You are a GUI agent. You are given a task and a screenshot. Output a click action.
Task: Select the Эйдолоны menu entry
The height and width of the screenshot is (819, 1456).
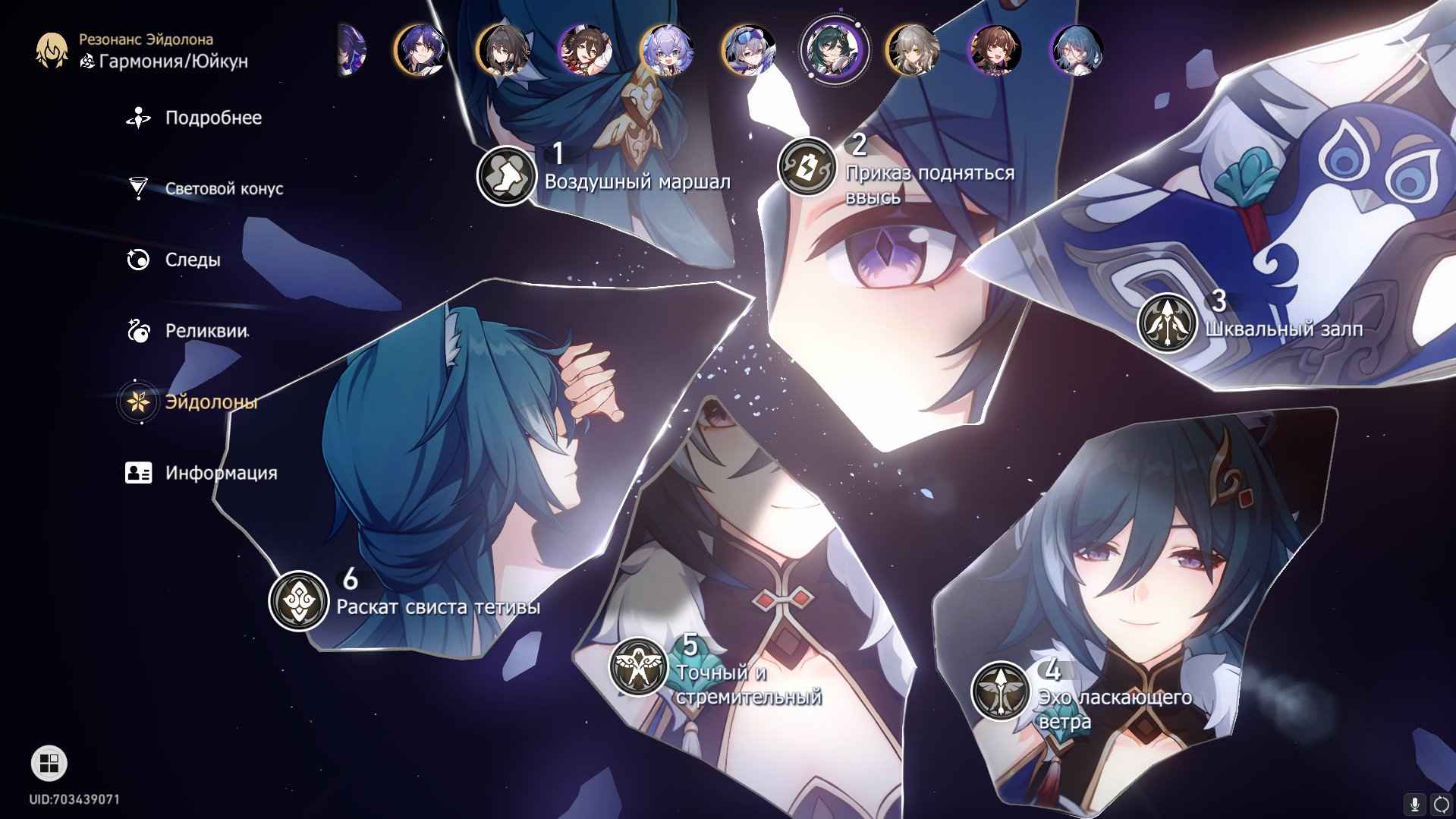tap(210, 402)
